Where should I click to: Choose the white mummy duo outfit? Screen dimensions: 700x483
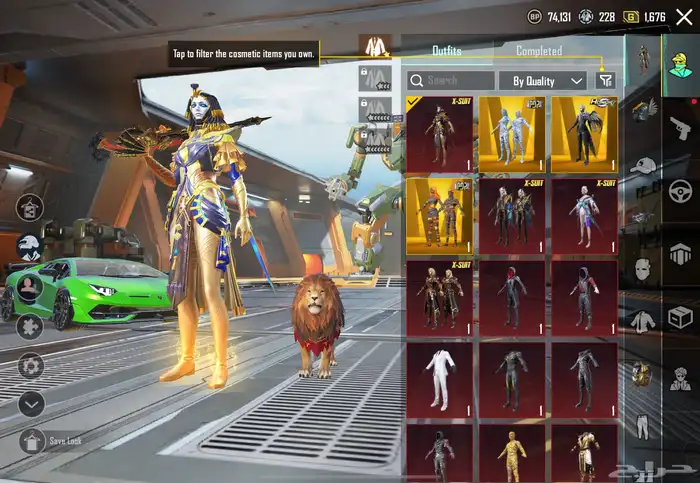(512, 134)
